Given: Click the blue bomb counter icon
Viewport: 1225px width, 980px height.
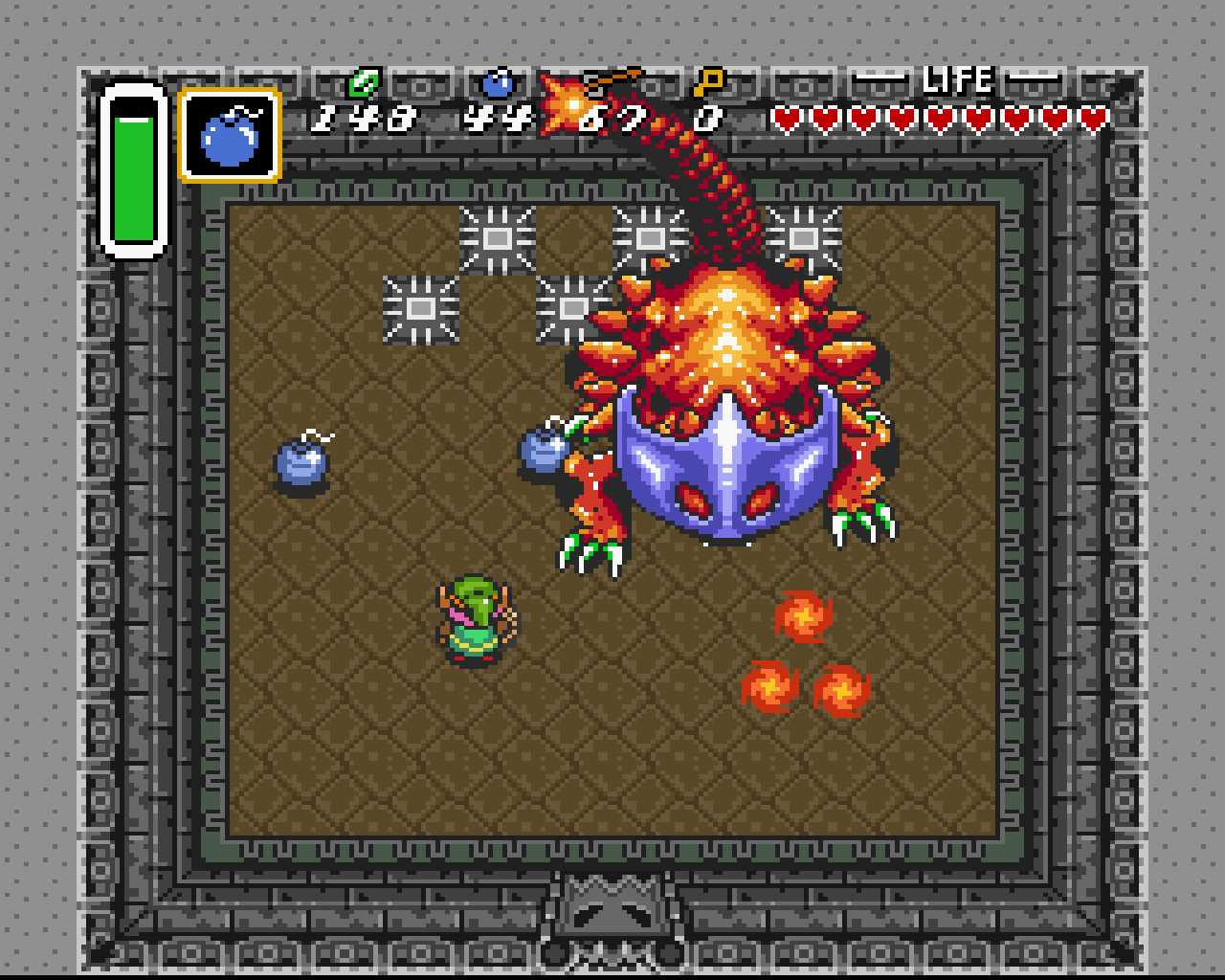Looking at the screenshot, I should 497,83.
